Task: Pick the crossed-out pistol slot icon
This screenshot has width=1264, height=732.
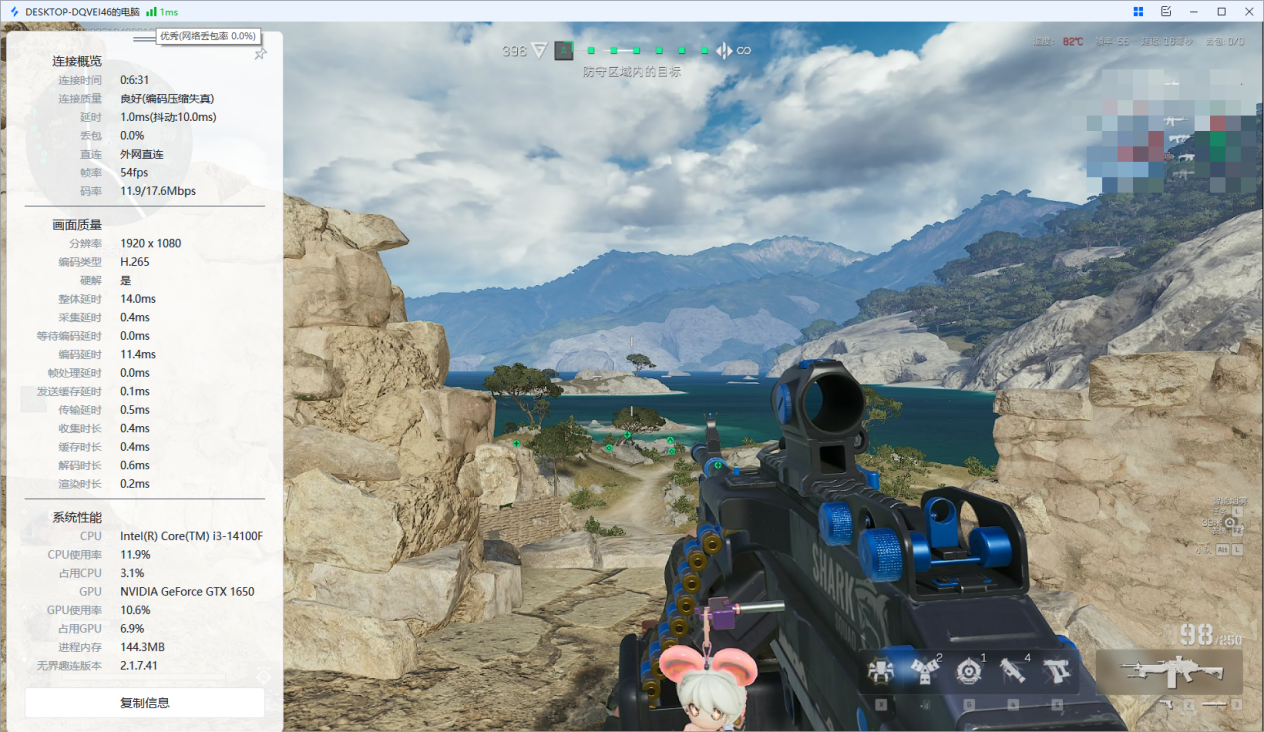Action: pyautogui.click(x=1056, y=671)
